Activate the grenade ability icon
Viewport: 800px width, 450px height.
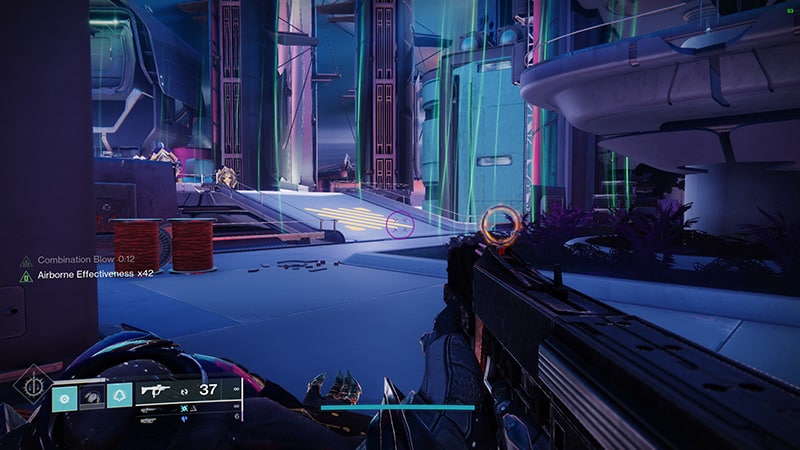(64, 395)
